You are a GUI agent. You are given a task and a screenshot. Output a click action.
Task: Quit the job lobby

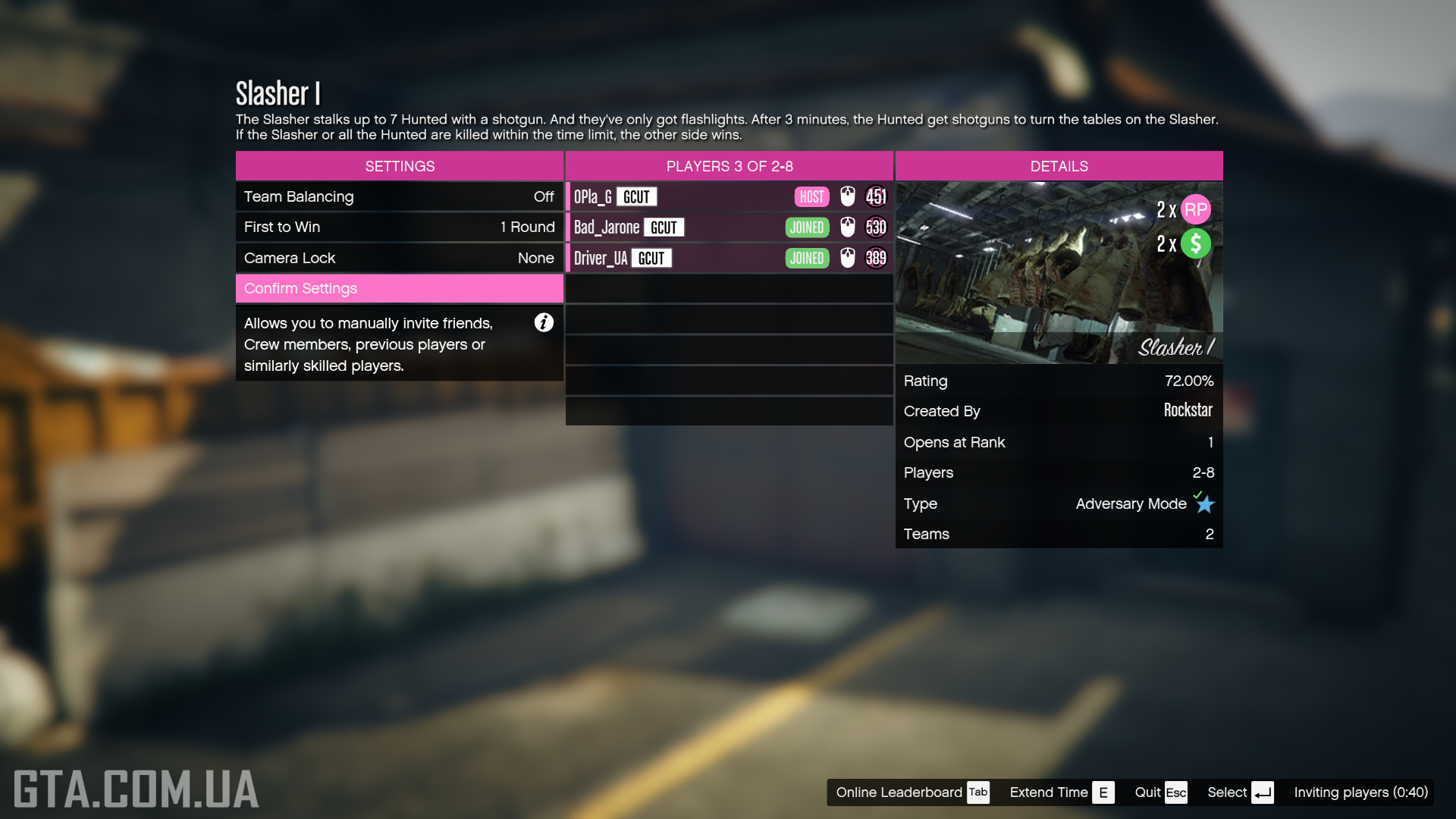[1160, 792]
